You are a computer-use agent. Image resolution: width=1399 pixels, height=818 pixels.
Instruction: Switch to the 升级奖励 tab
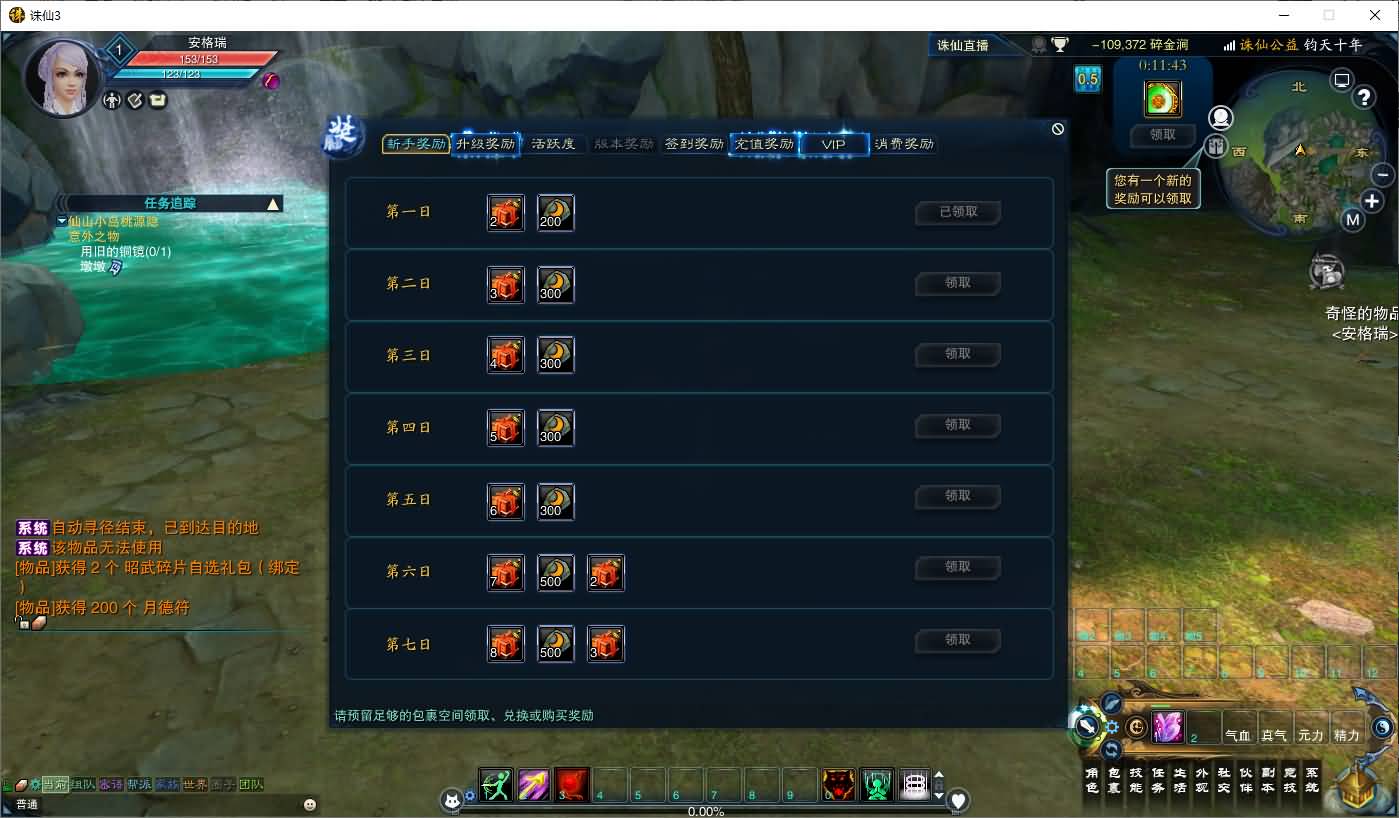pyautogui.click(x=485, y=144)
